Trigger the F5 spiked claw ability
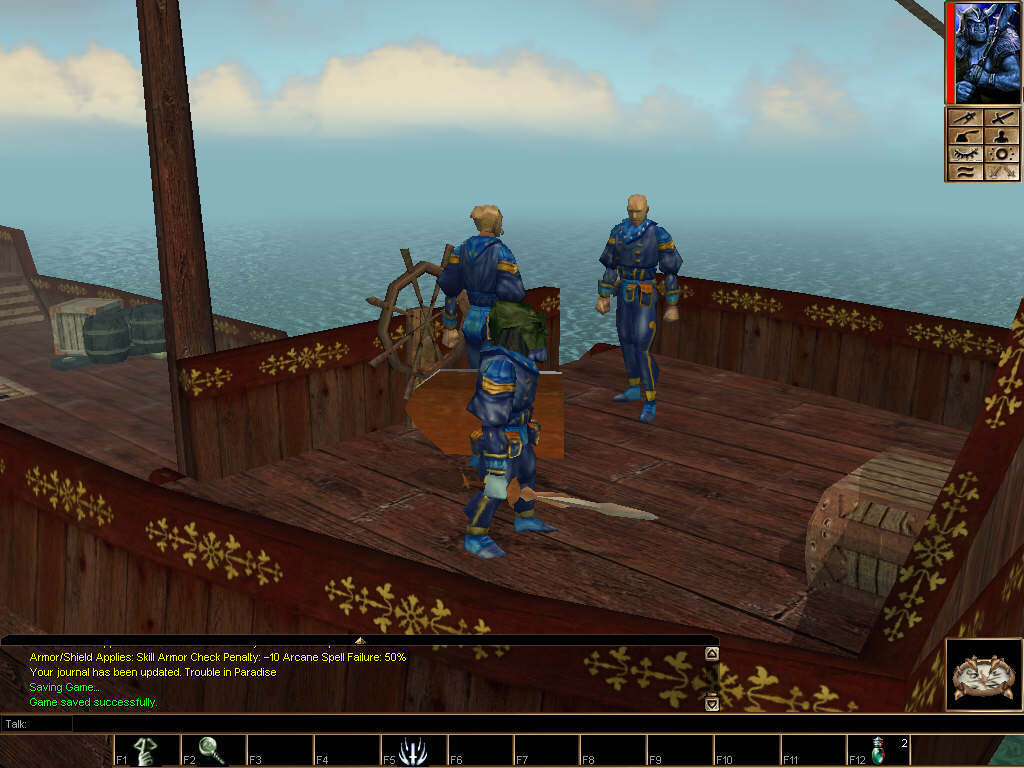The width and height of the screenshot is (1024, 768). coord(413,750)
